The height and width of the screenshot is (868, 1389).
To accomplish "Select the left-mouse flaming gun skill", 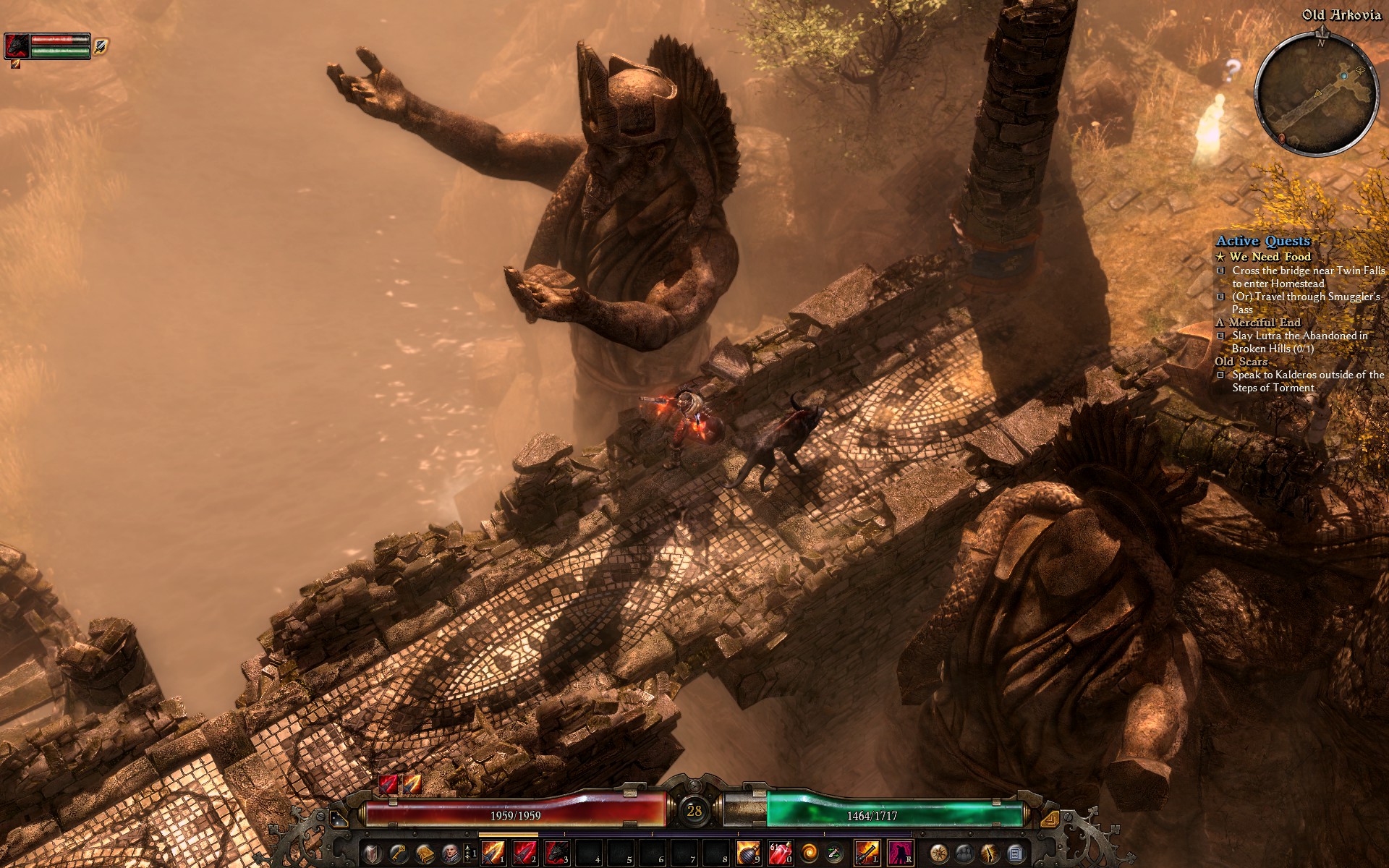I will pyautogui.click(x=867, y=854).
